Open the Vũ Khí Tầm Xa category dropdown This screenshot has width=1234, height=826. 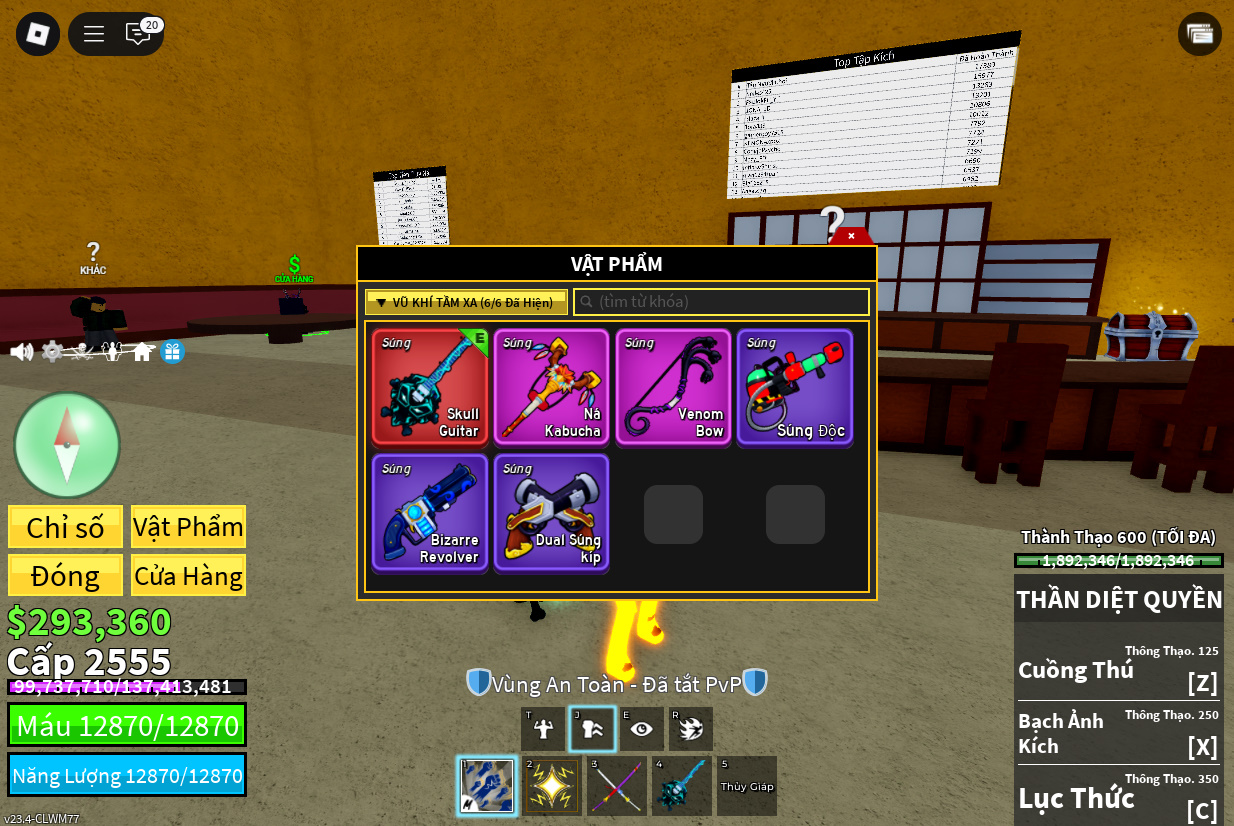point(466,302)
